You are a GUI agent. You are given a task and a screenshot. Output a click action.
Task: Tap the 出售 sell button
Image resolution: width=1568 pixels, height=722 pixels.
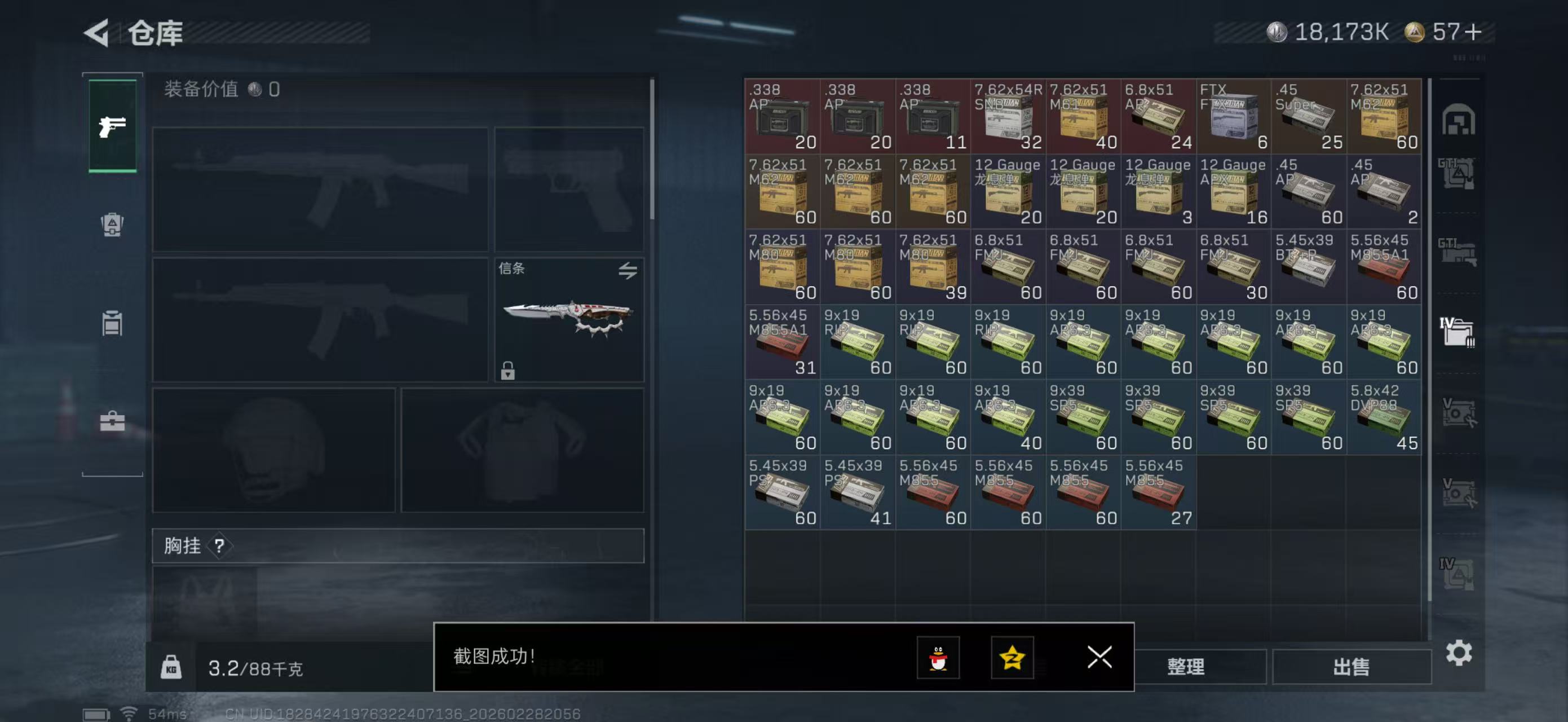point(1351,667)
